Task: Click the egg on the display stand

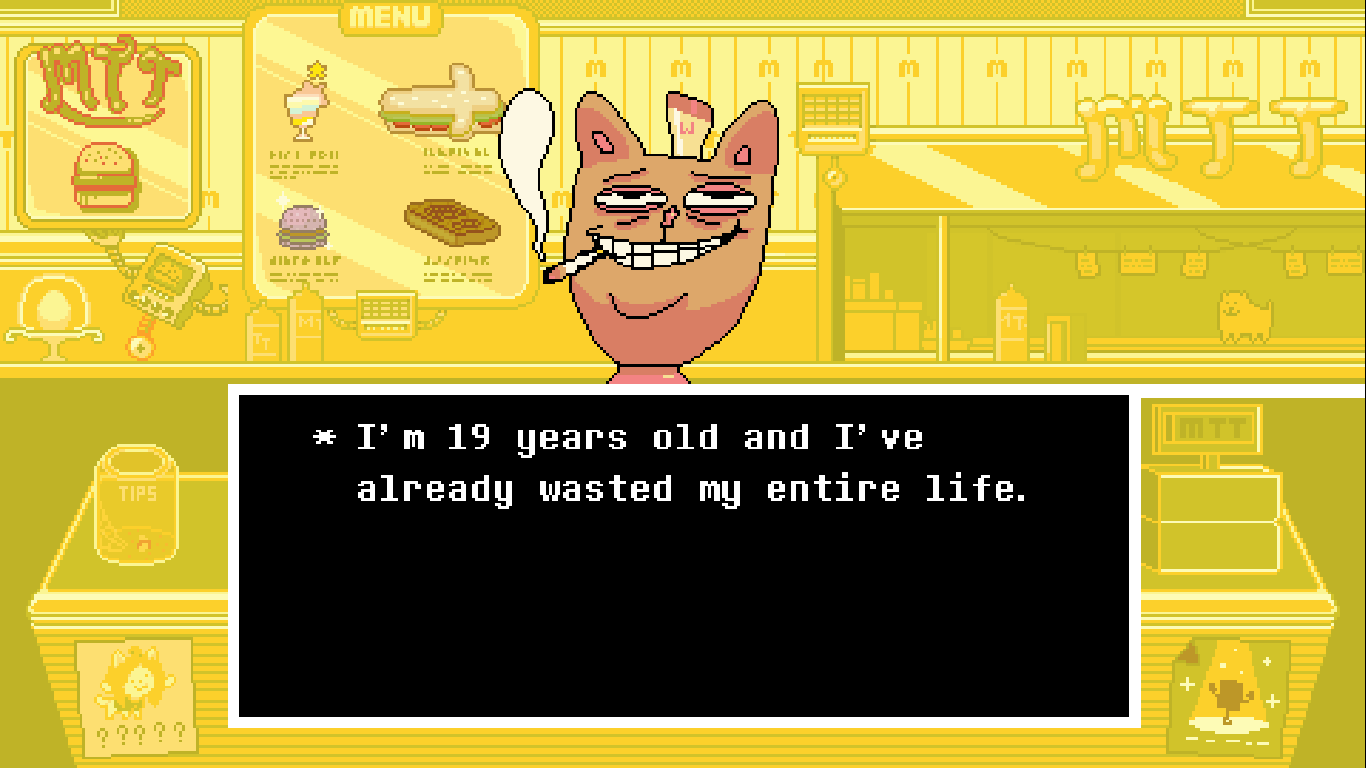Action: [x=55, y=303]
